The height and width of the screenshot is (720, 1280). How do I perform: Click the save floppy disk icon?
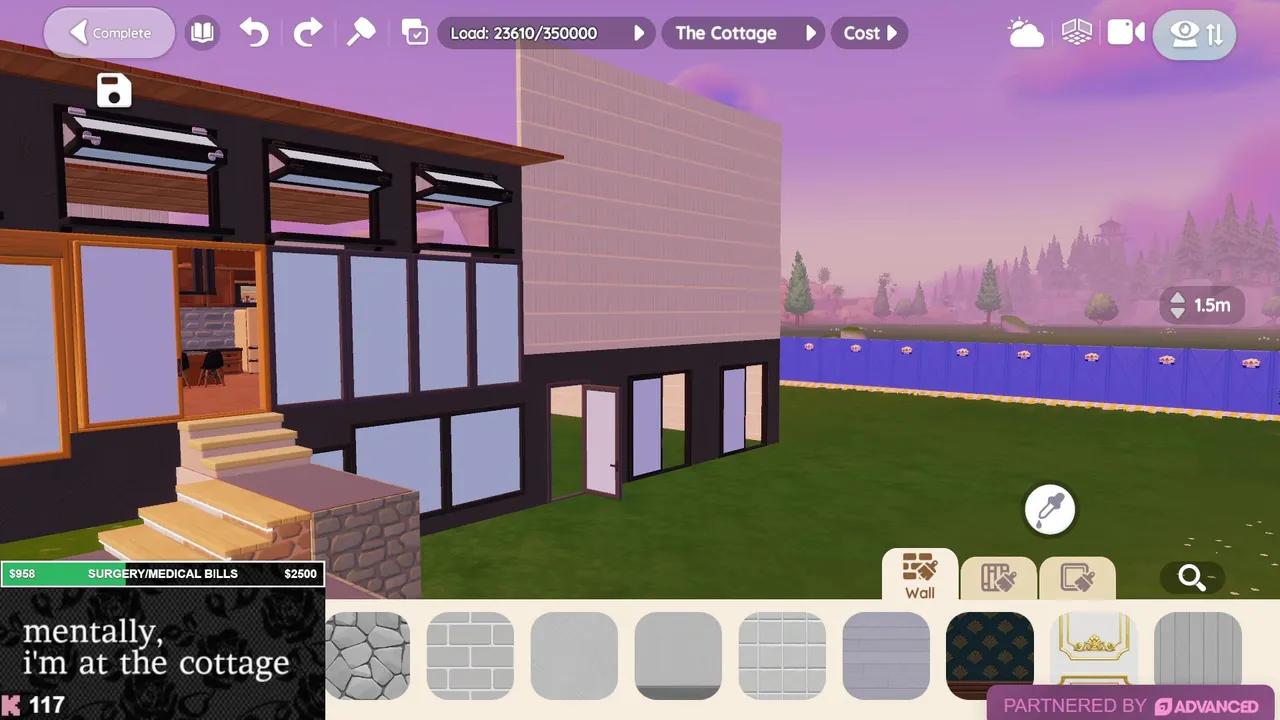point(113,90)
